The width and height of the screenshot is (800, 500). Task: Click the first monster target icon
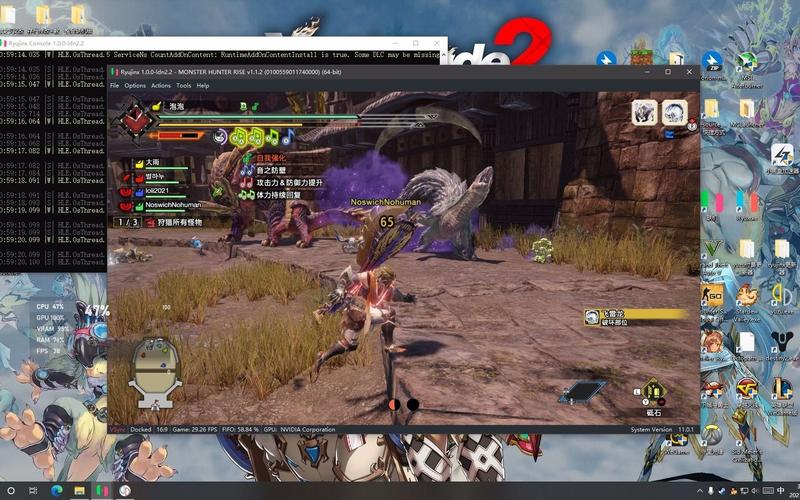[644, 112]
